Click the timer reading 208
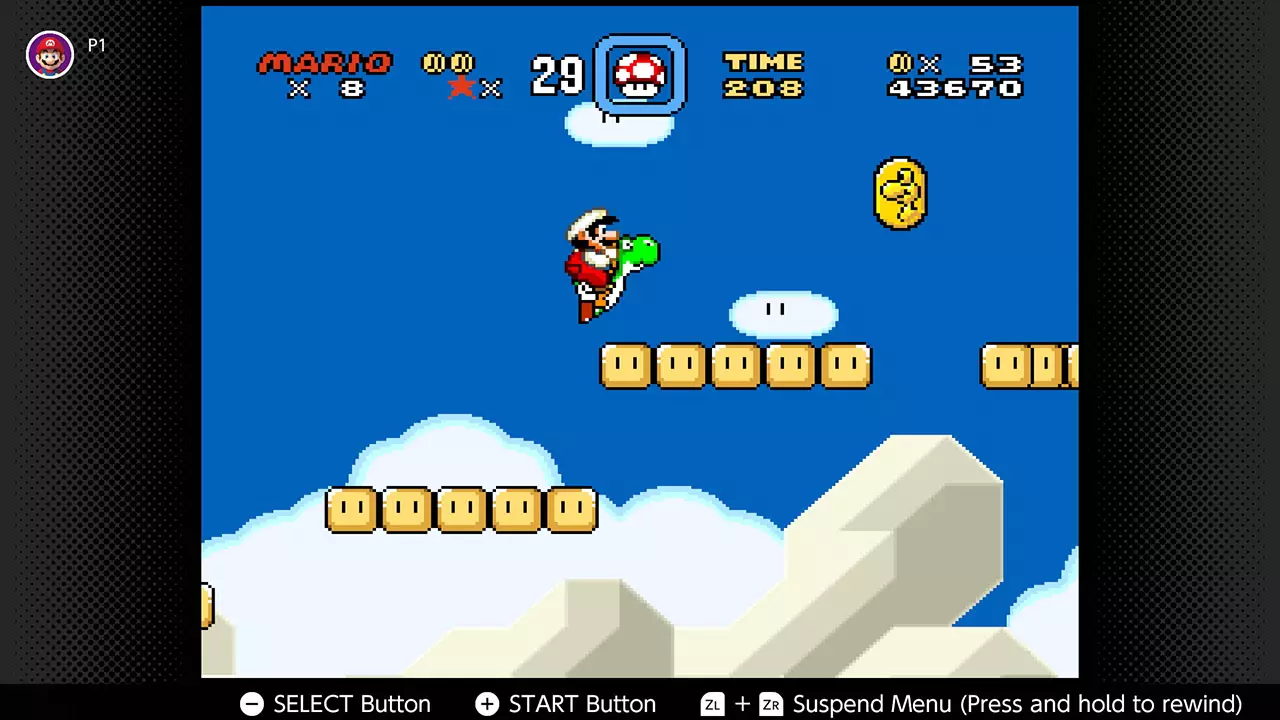The width and height of the screenshot is (1280, 720). pyautogui.click(x=763, y=88)
